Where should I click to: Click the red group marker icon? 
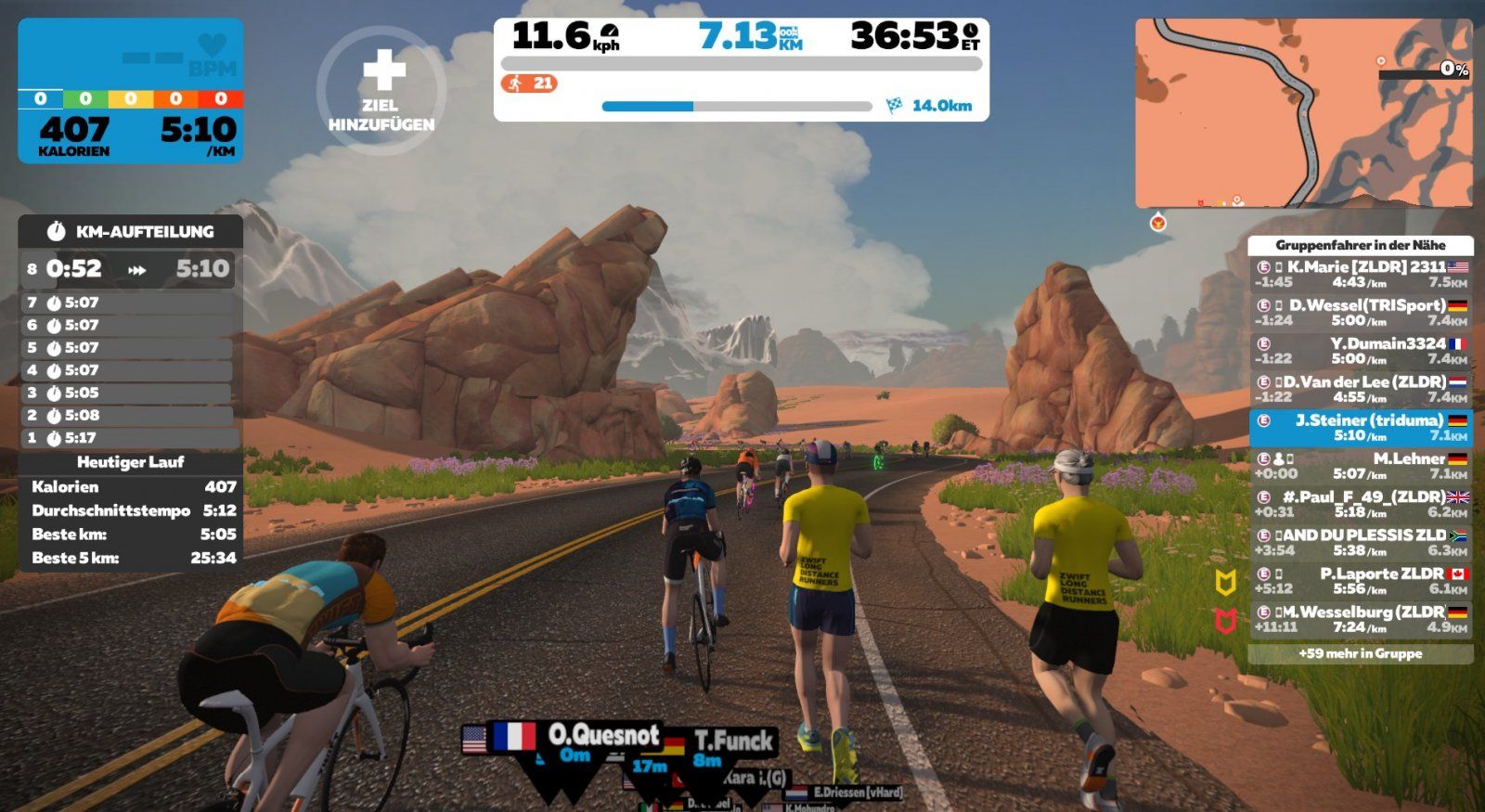pos(1226,621)
